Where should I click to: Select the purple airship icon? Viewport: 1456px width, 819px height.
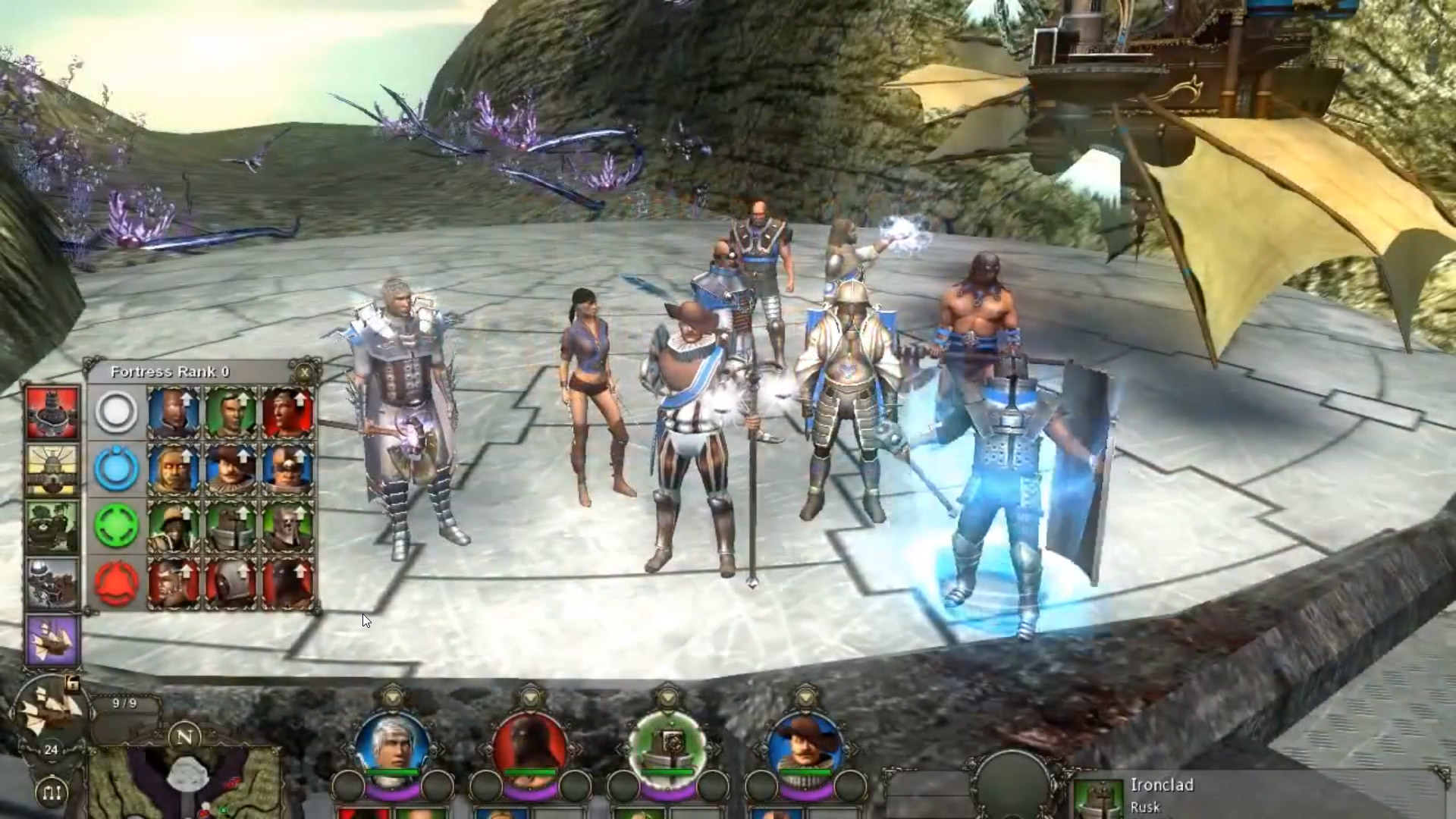pyautogui.click(x=52, y=640)
